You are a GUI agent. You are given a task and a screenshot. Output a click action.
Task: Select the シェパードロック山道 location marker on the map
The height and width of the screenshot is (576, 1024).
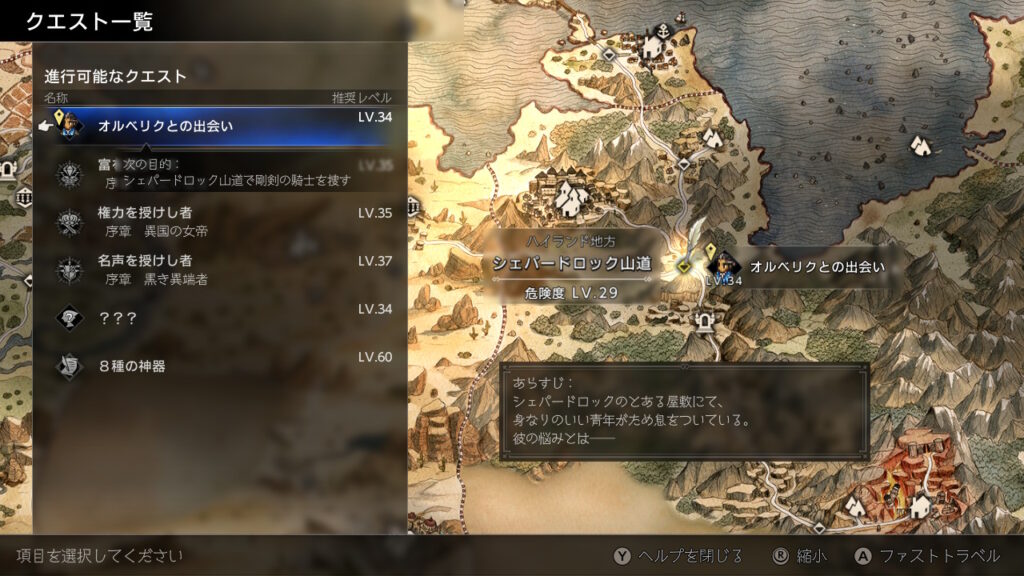(x=684, y=265)
